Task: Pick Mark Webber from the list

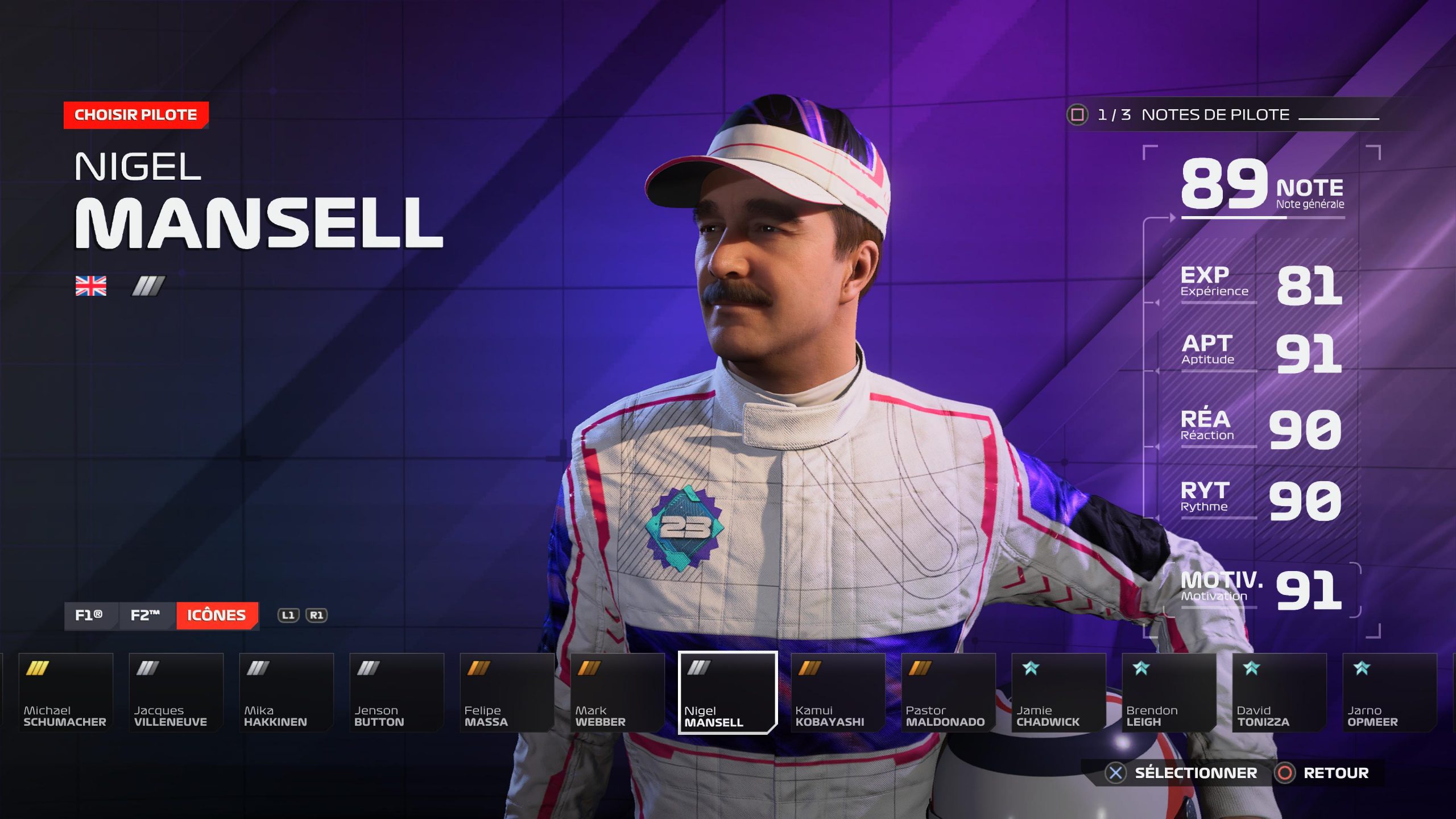Action: (x=617, y=692)
